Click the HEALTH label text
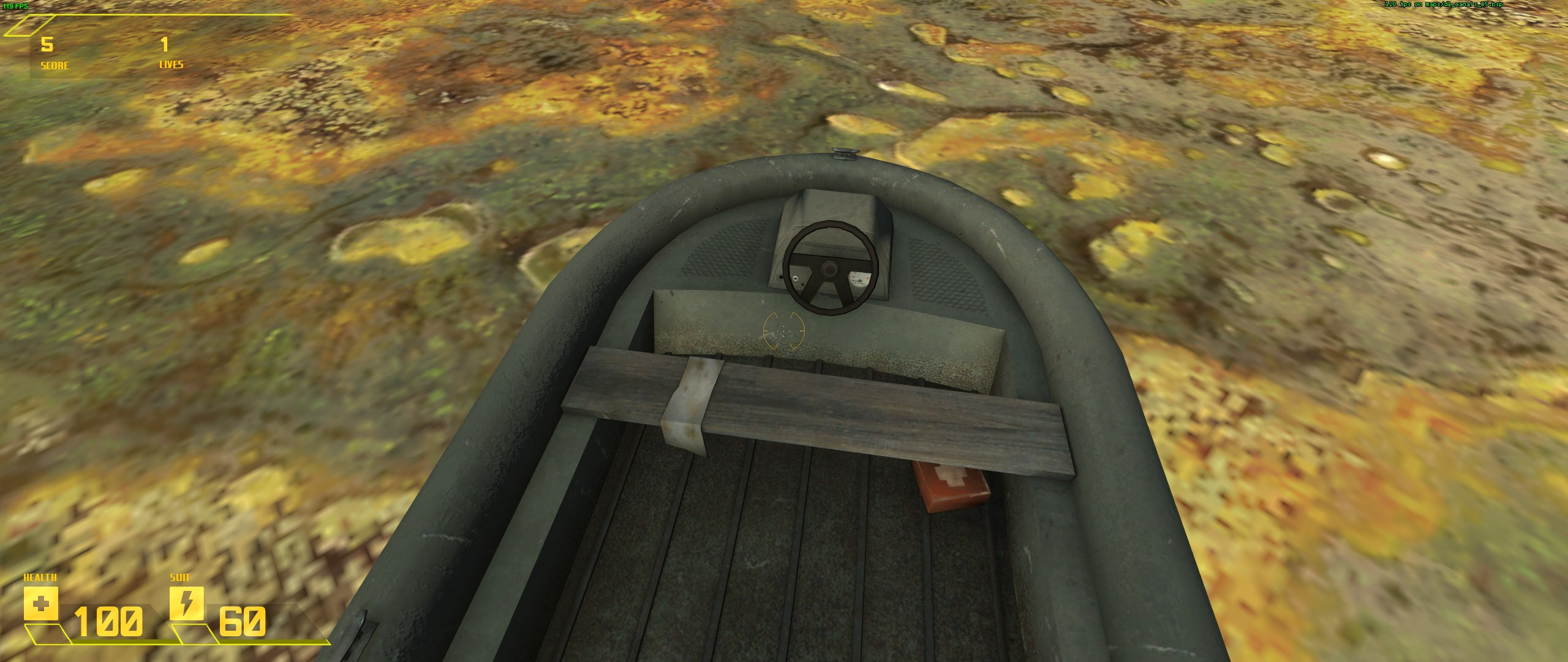 [x=39, y=577]
